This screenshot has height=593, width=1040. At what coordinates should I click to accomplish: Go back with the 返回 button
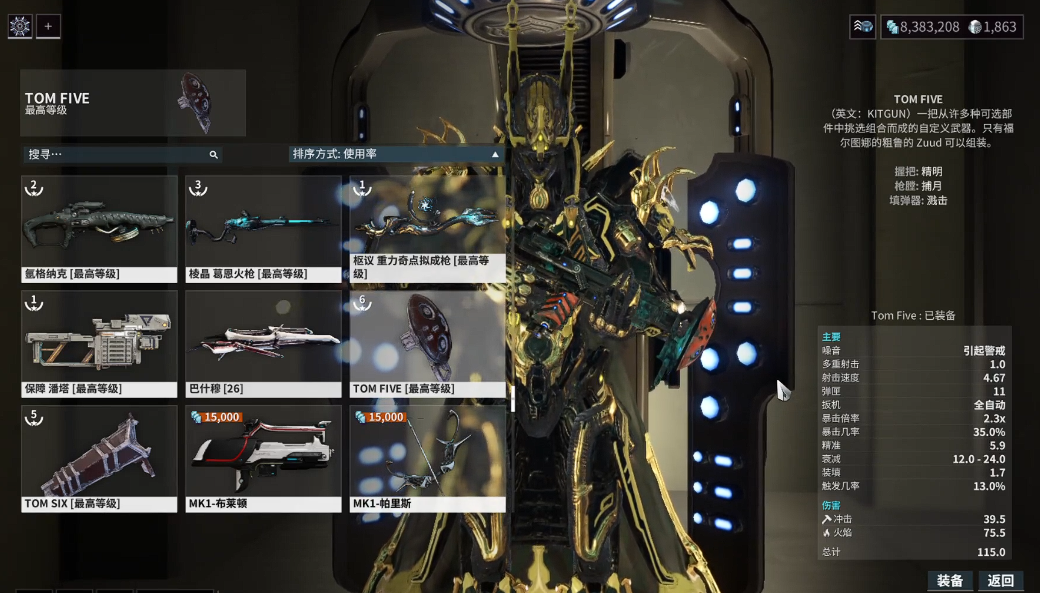1001,581
